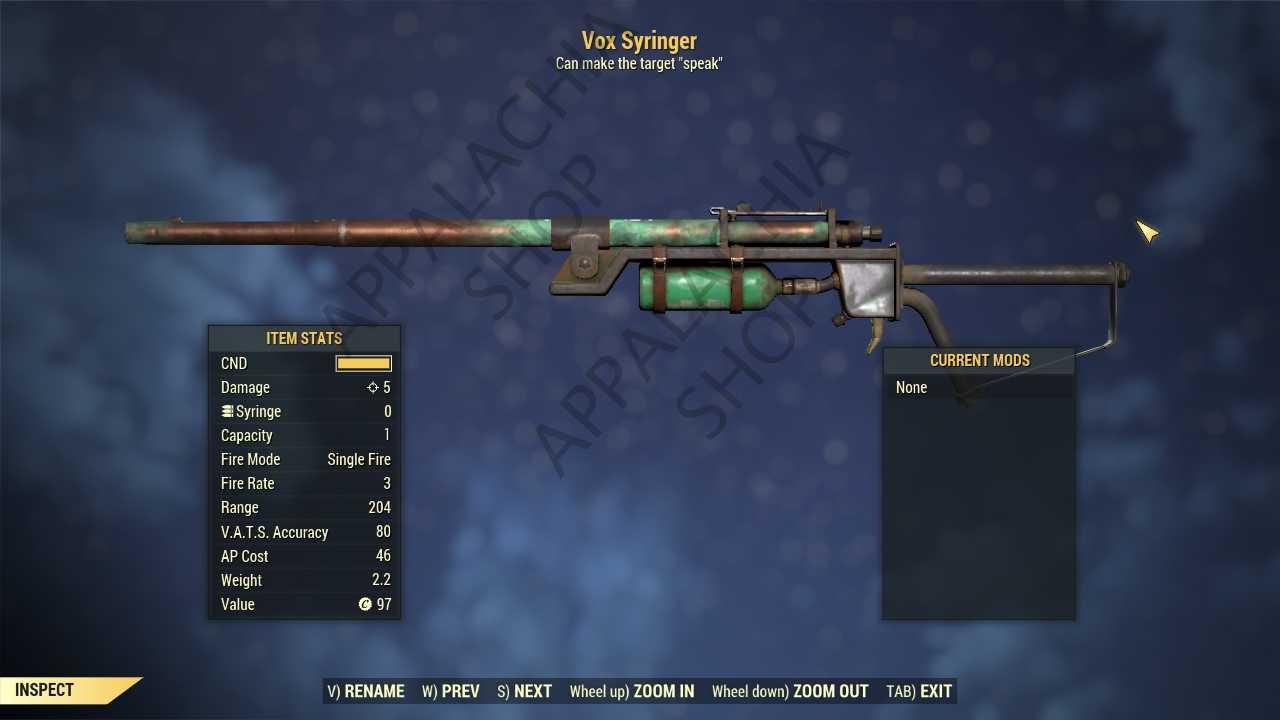
Task: Click ZOOM OUT on the weapon view
Action: [789, 691]
